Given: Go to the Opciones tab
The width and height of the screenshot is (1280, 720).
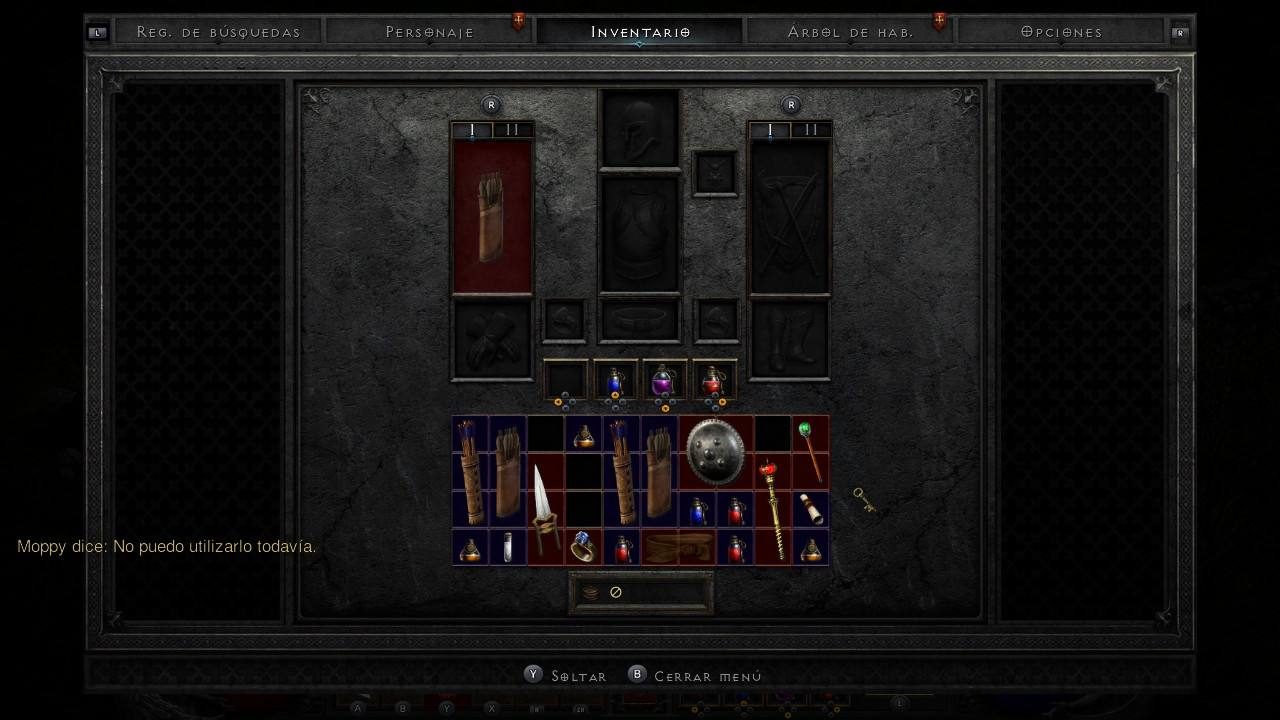Looking at the screenshot, I should [x=1062, y=32].
